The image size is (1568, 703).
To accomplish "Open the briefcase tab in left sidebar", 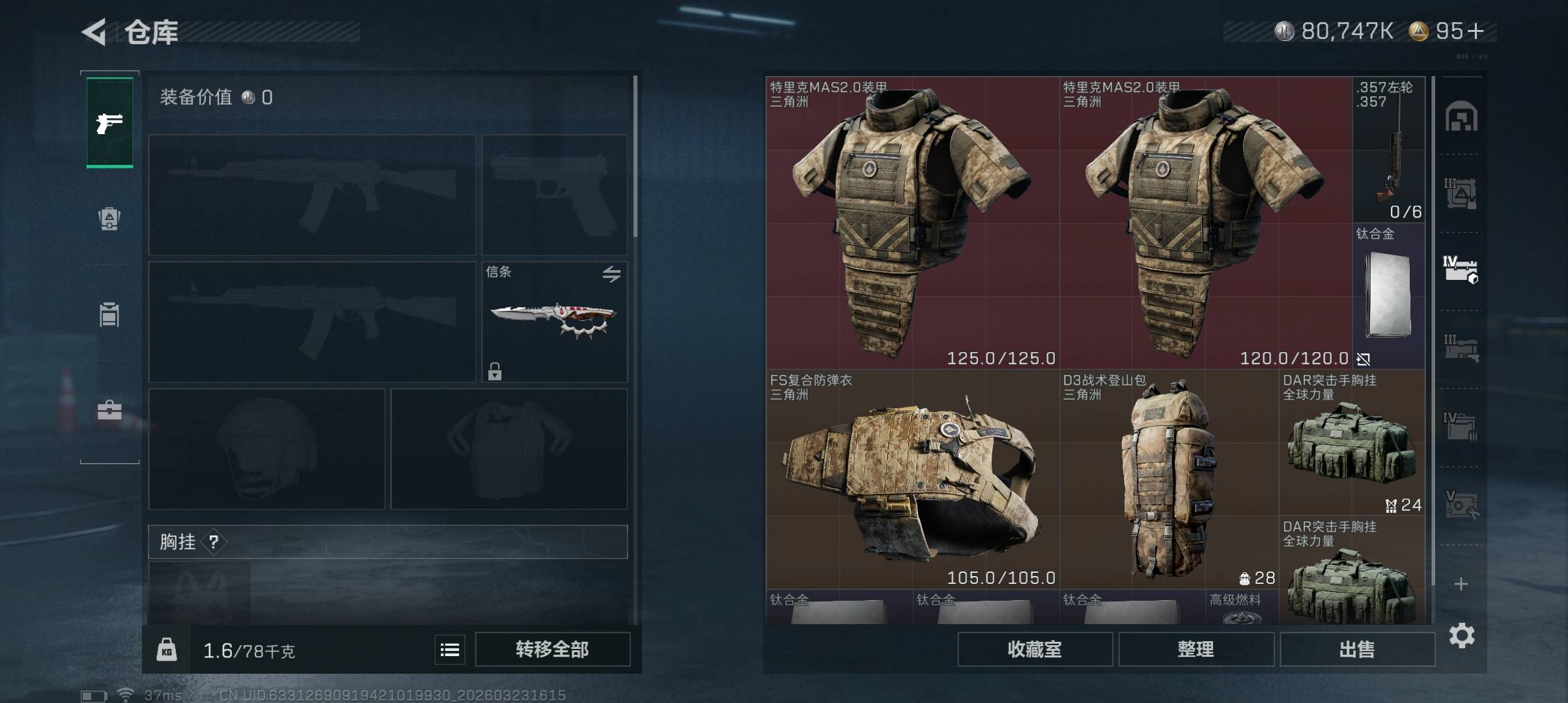I will (109, 411).
